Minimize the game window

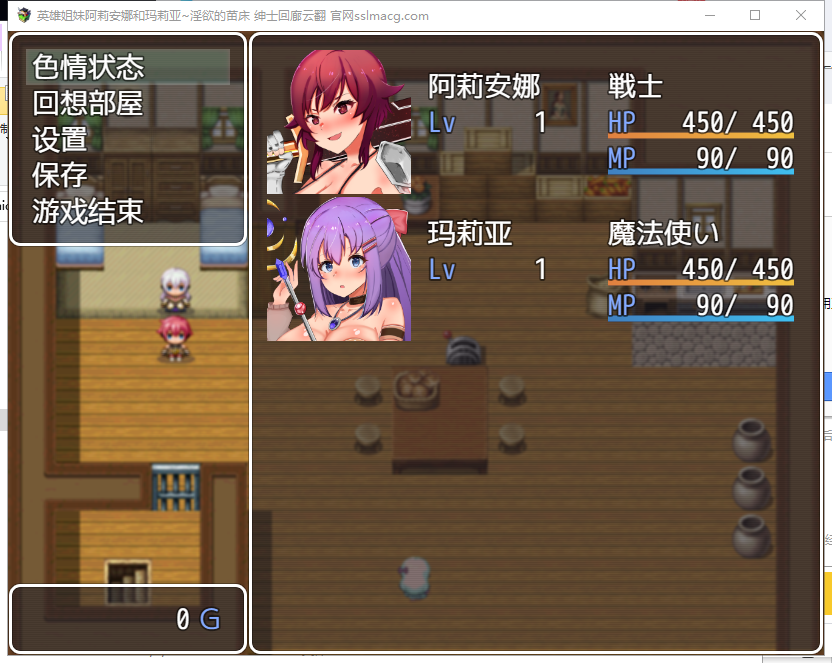[x=709, y=15]
